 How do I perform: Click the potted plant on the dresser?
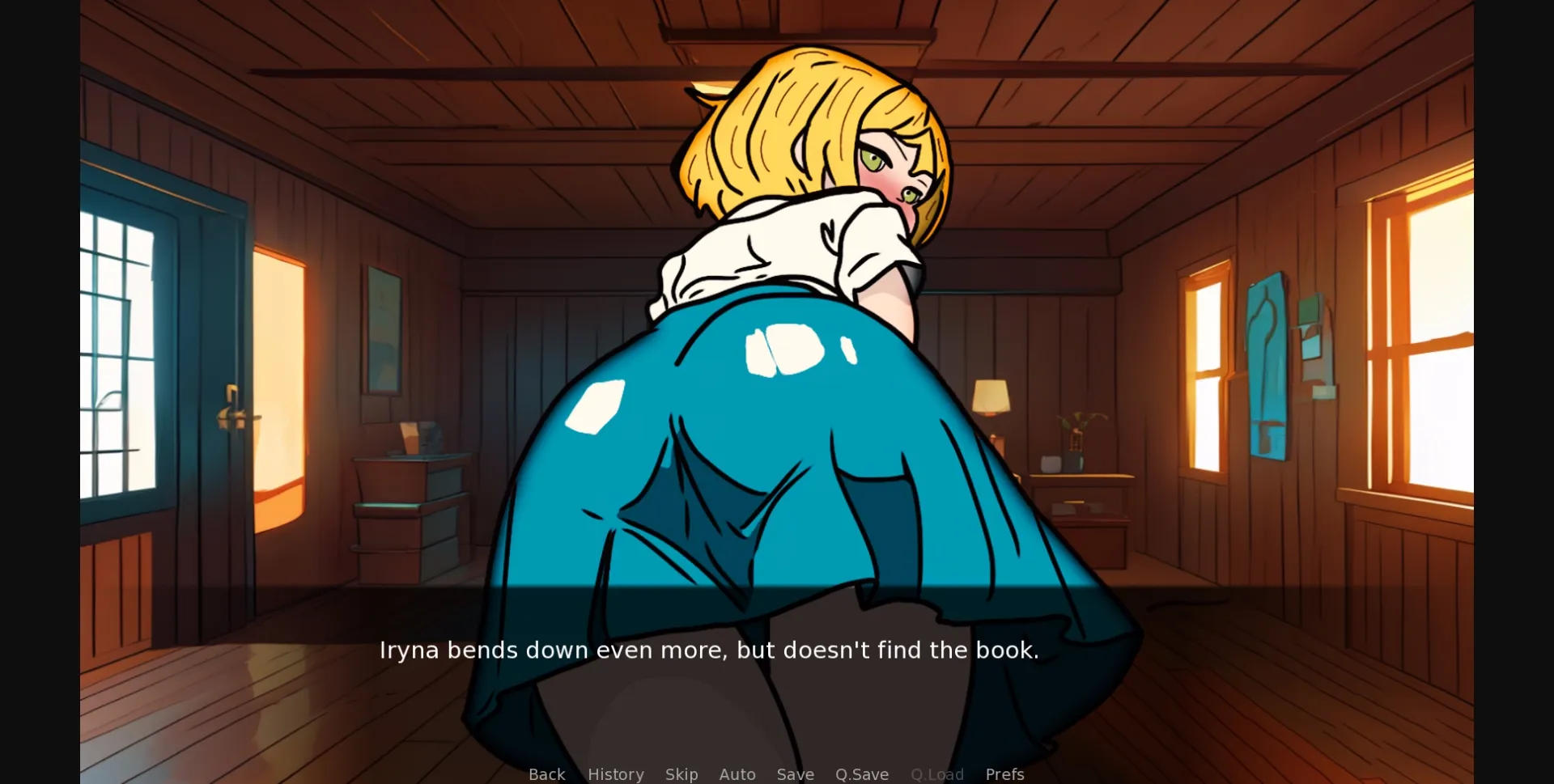coord(1076,437)
